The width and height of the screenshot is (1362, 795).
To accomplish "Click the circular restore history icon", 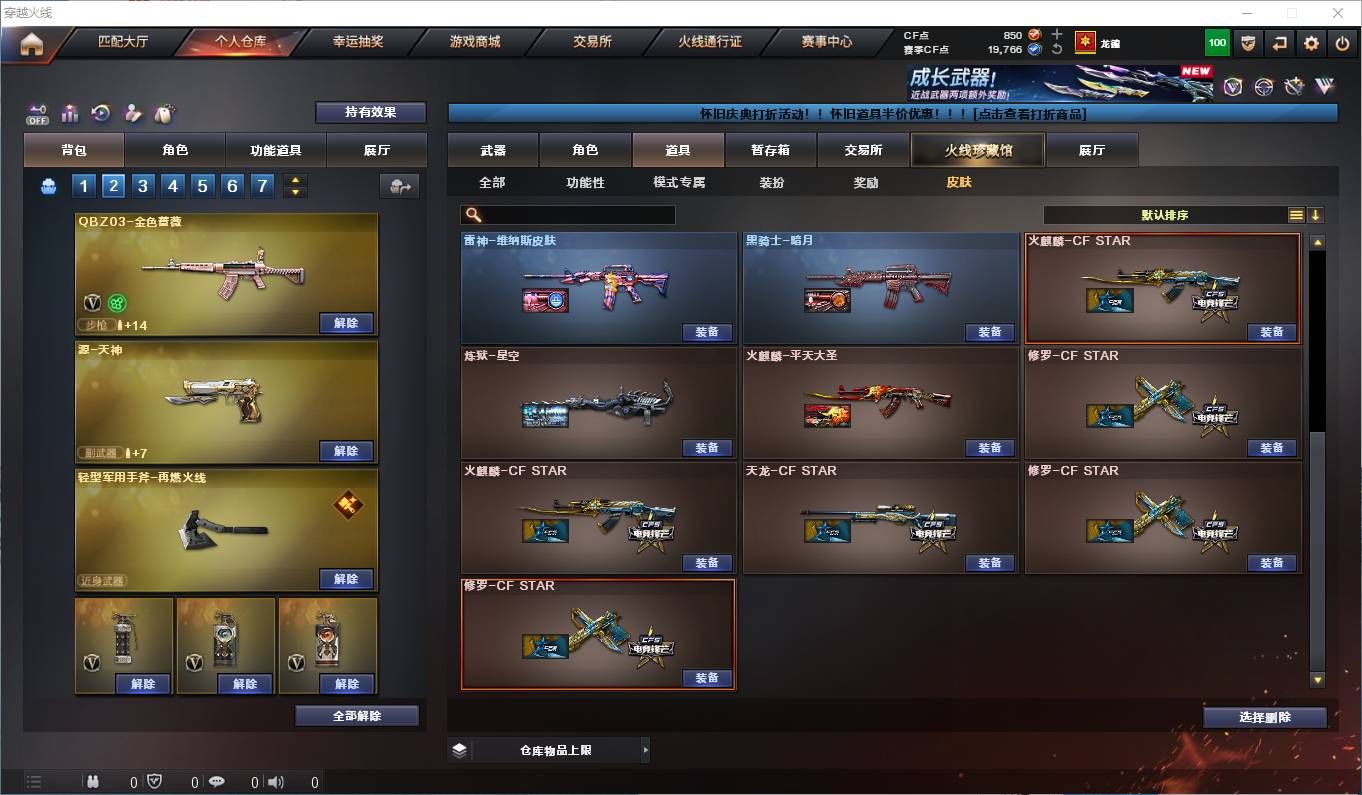I will pos(99,113).
